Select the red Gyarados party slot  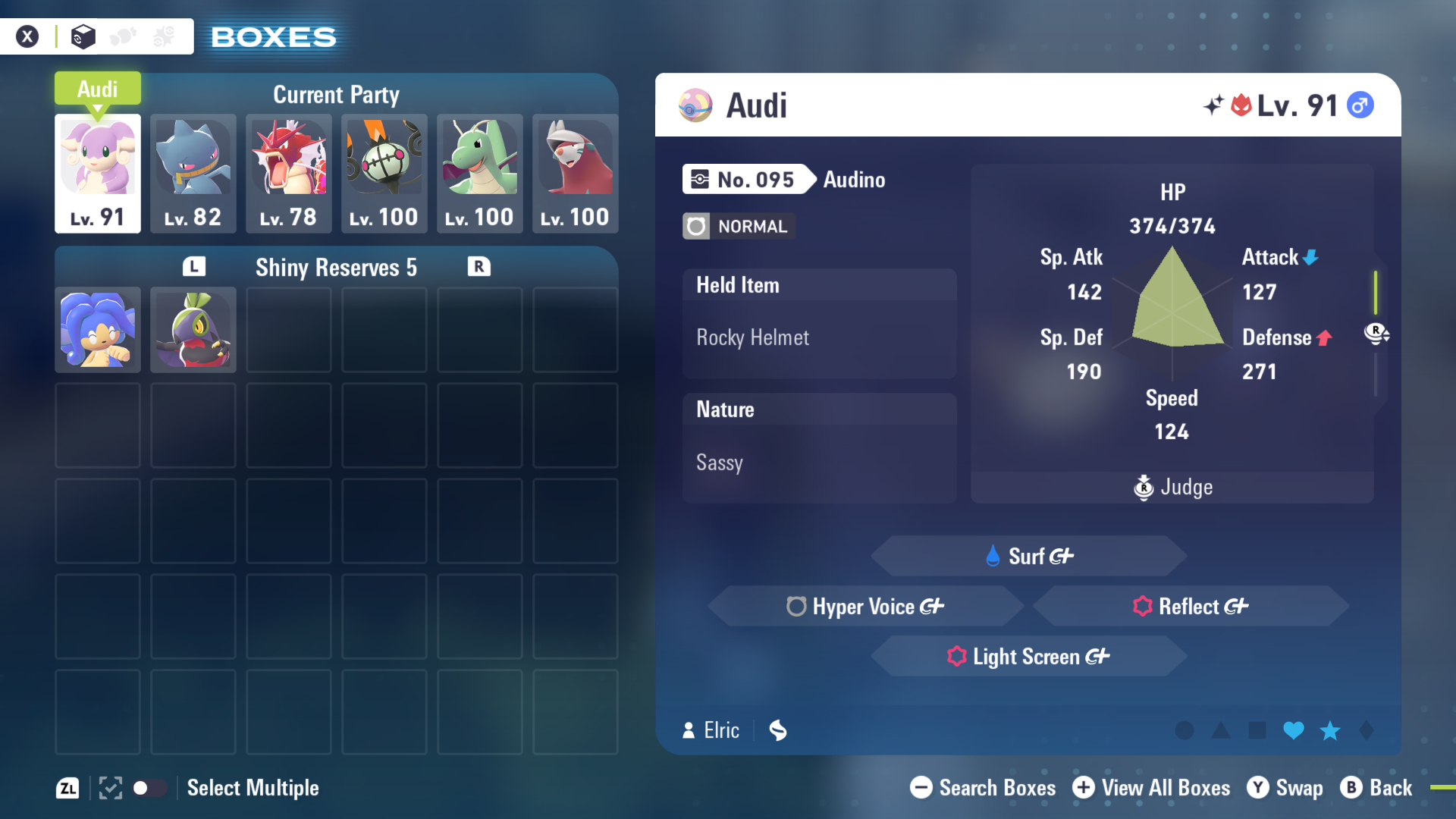point(289,173)
